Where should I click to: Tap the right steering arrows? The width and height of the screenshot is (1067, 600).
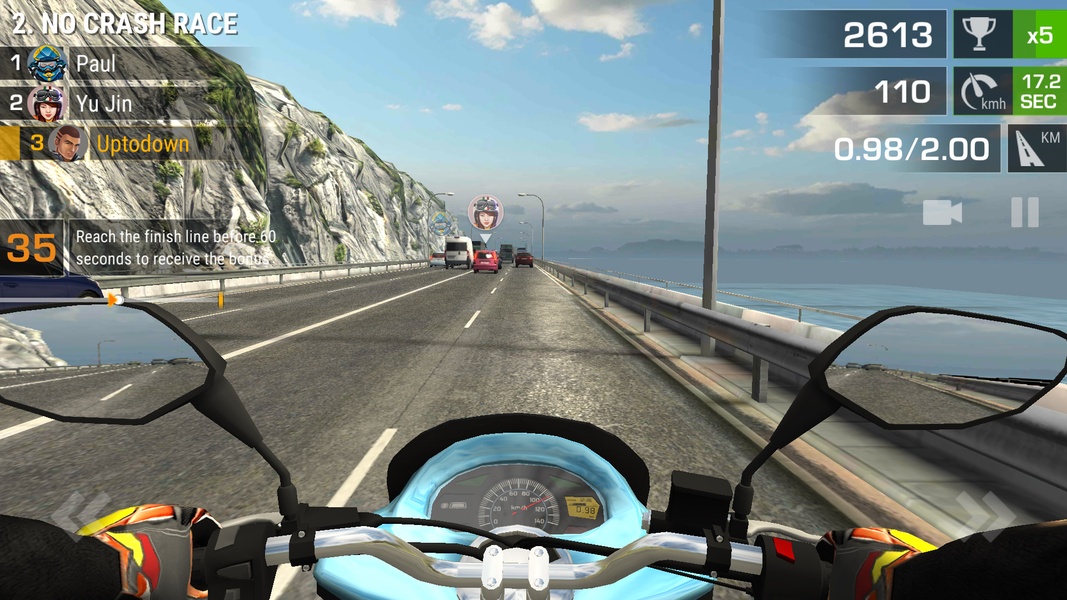[x=985, y=511]
